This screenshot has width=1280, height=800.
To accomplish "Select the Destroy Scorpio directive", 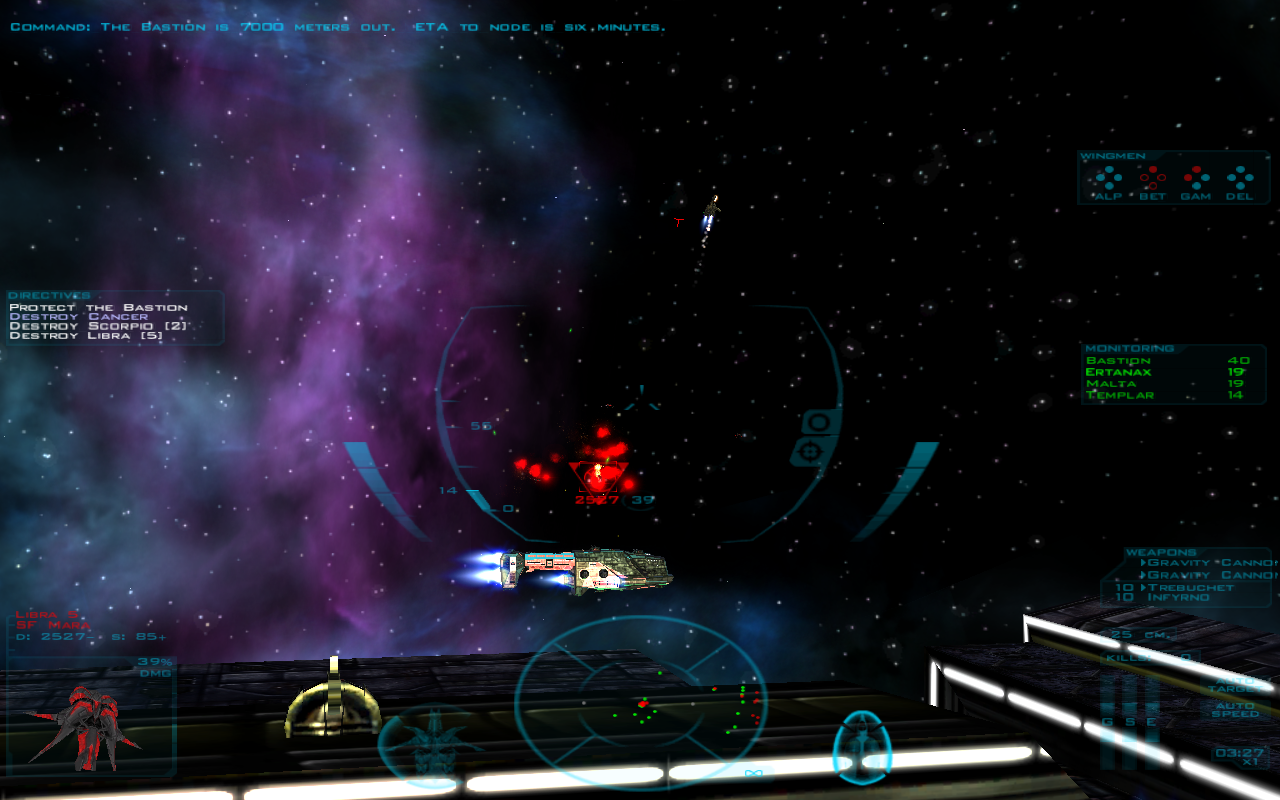I will point(98,326).
